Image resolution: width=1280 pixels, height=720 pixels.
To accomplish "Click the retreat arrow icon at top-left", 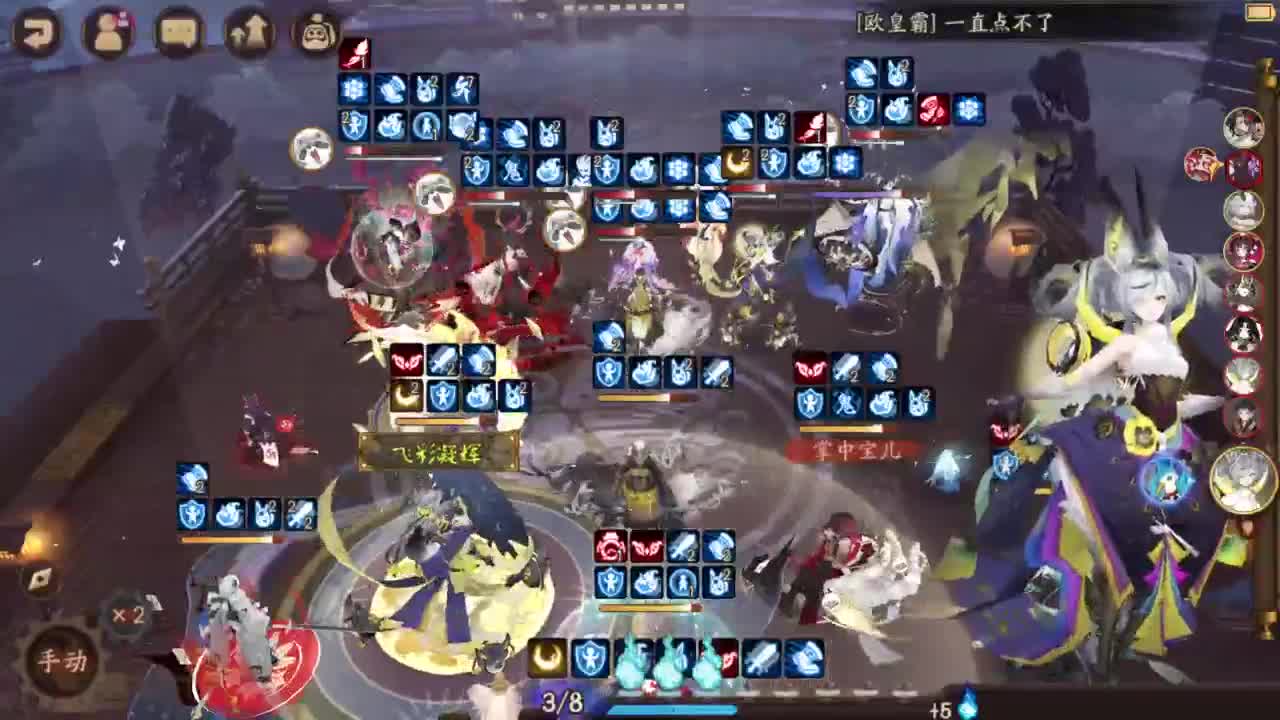I will [x=38, y=30].
